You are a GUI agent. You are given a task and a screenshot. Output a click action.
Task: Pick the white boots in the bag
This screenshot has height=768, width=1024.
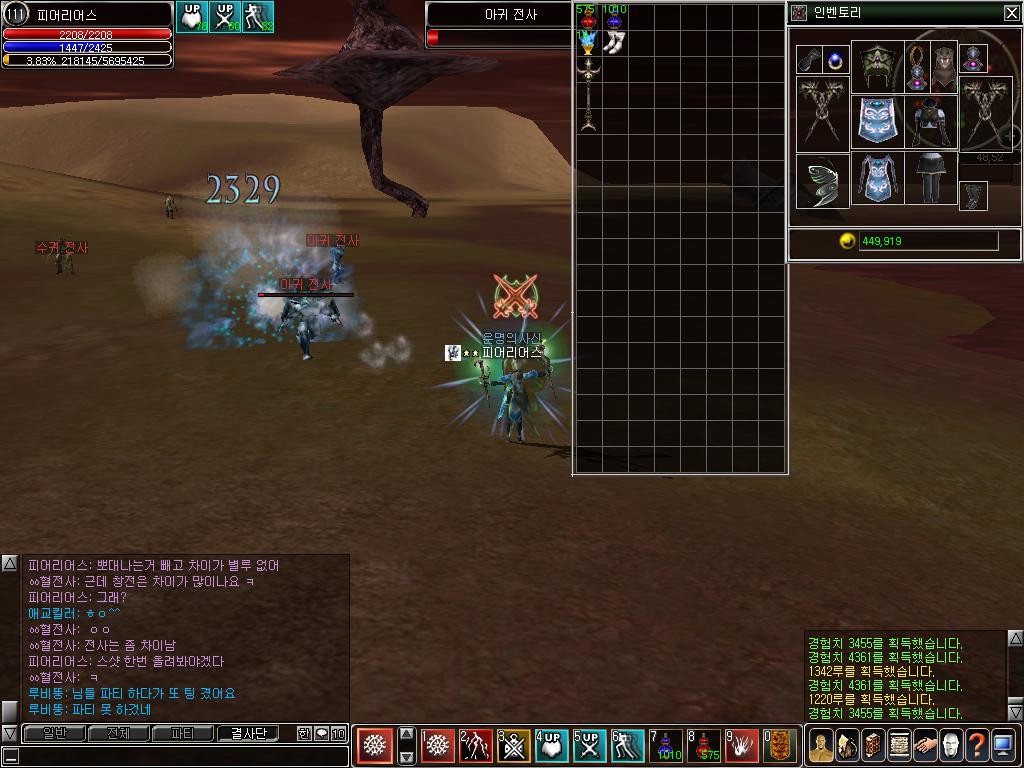click(x=614, y=43)
